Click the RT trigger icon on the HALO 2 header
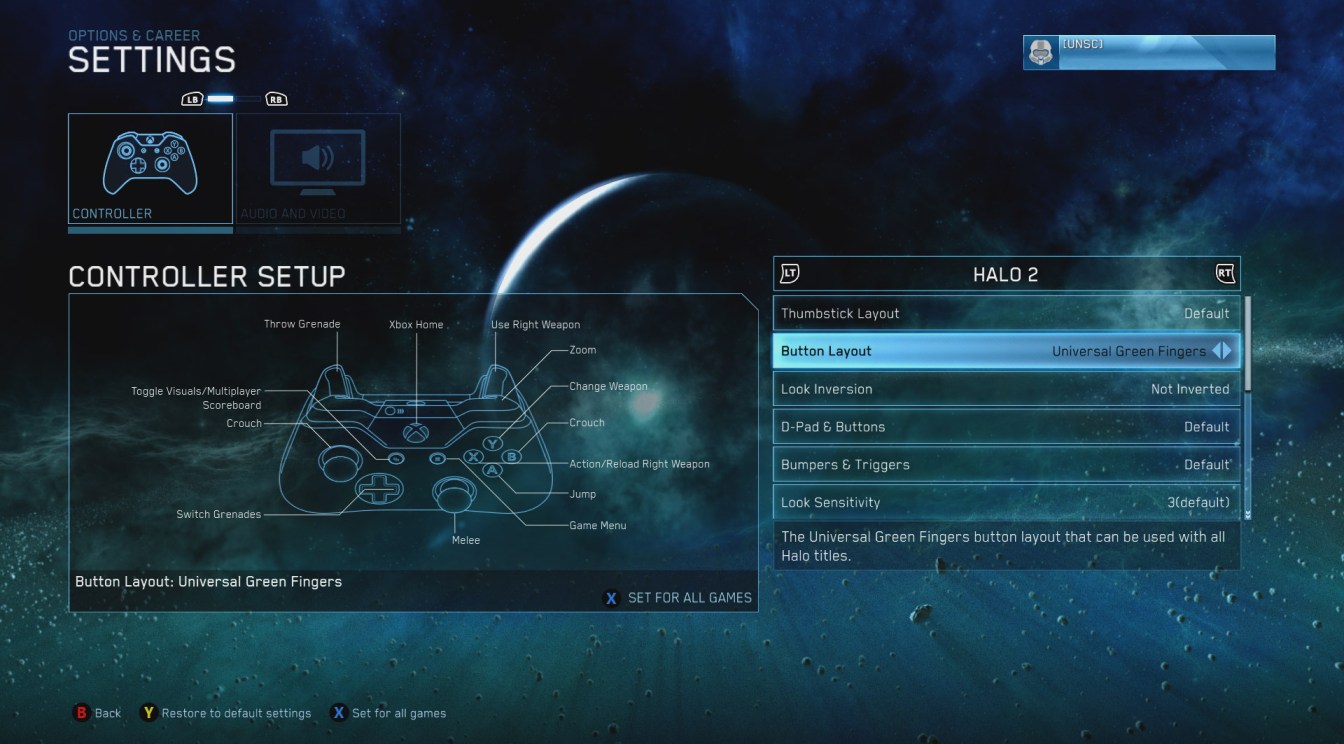The height and width of the screenshot is (744, 1344). click(x=1224, y=273)
